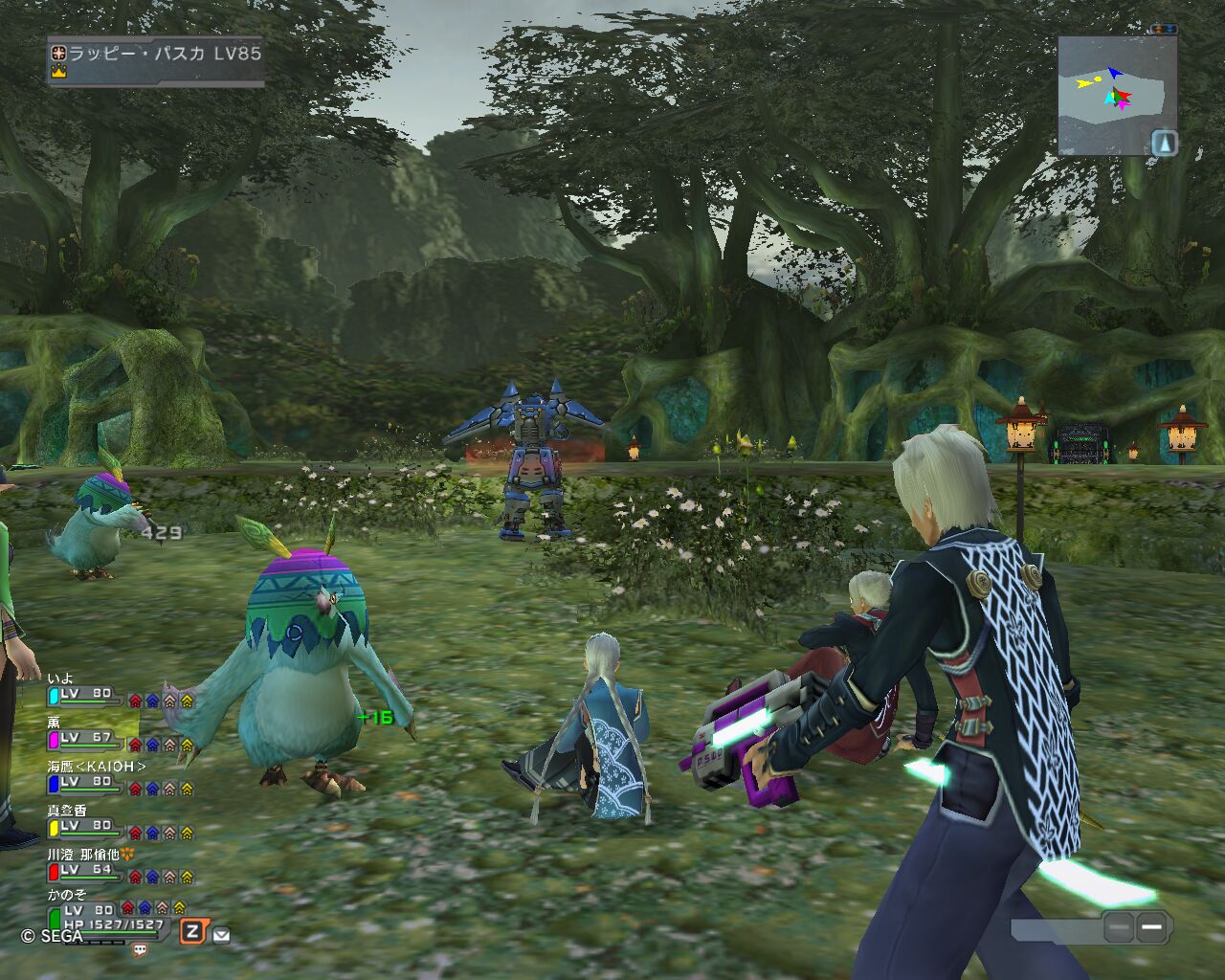Screen dimensions: 1225x980
Task: Open the chat speech bubble icon
Action: click(x=140, y=950)
